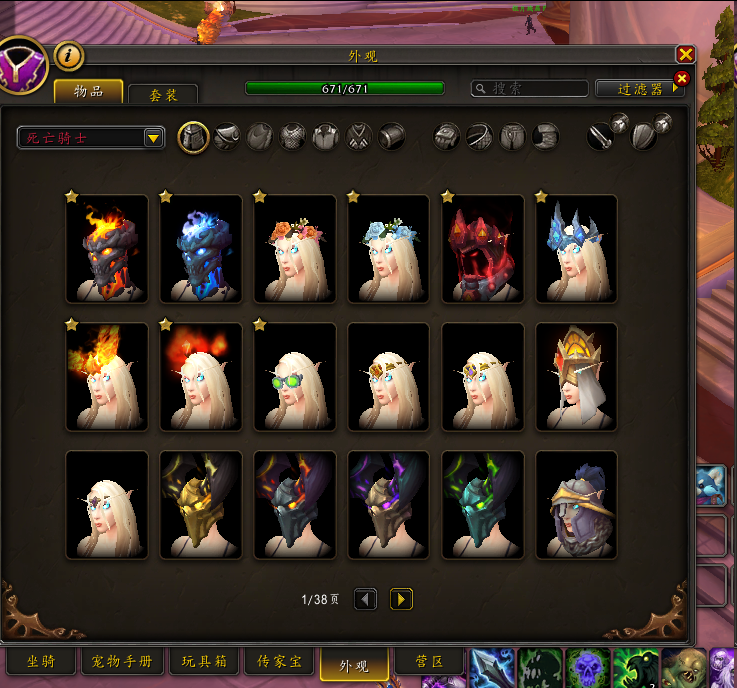Open the 坐骑 mounts tab
The image size is (737, 688).
[41, 662]
